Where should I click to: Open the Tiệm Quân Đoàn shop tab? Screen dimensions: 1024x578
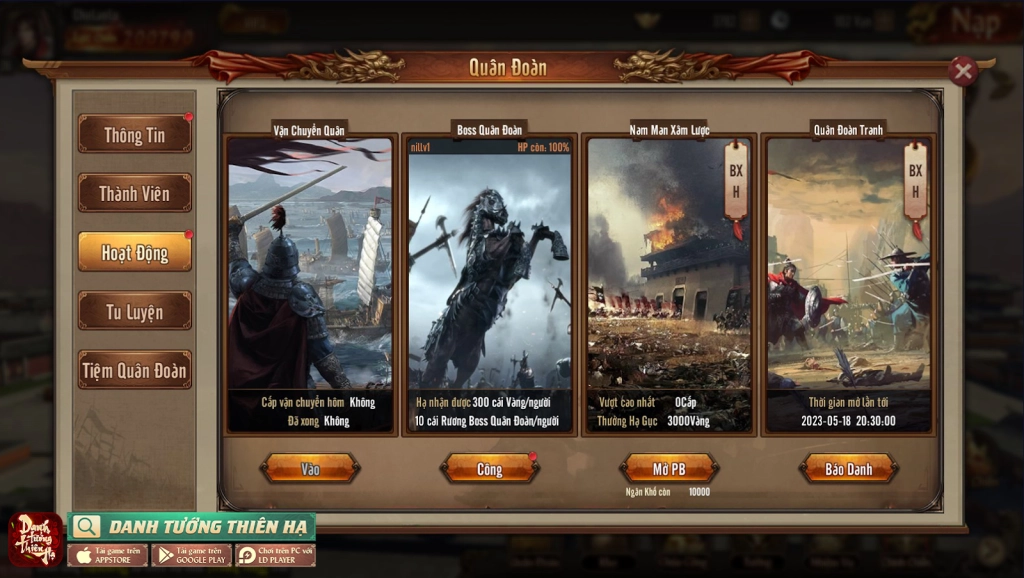tap(135, 370)
